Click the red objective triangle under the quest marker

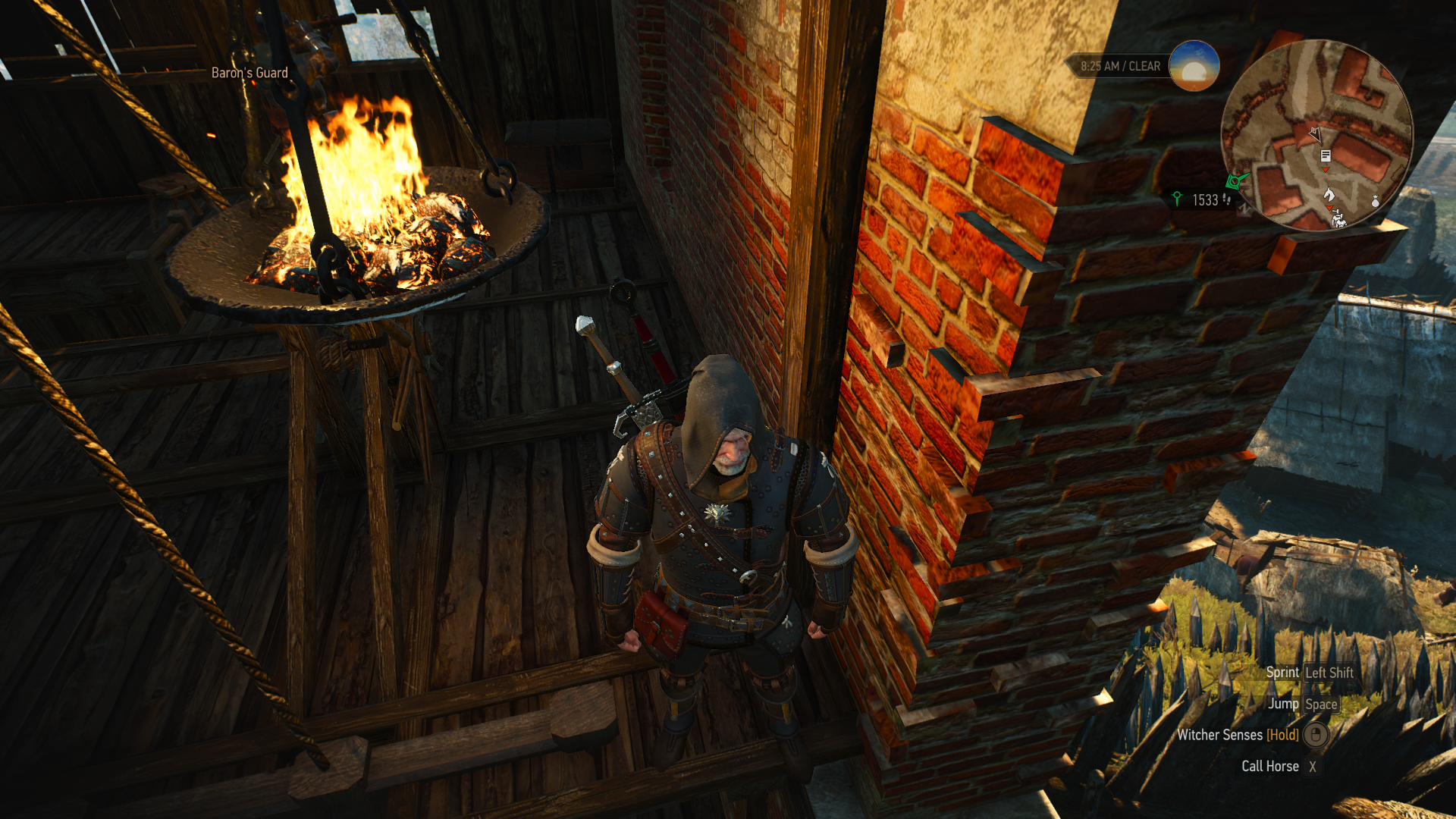(1326, 169)
